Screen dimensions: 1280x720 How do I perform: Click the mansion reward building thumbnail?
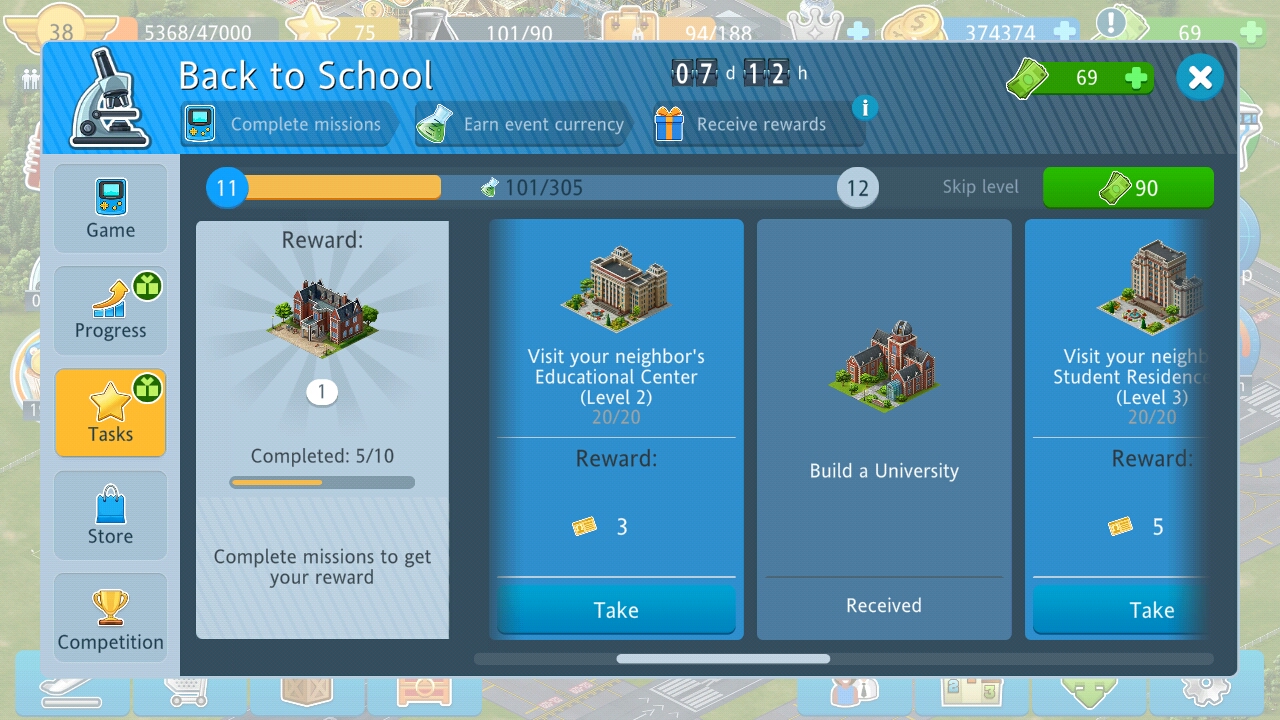pos(322,317)
